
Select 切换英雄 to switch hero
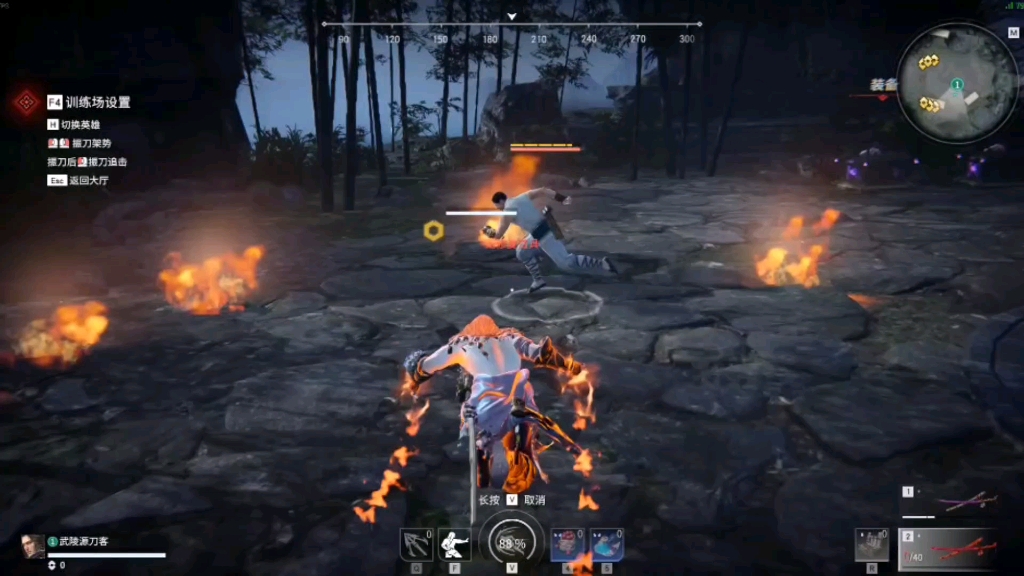pos(80,125)
